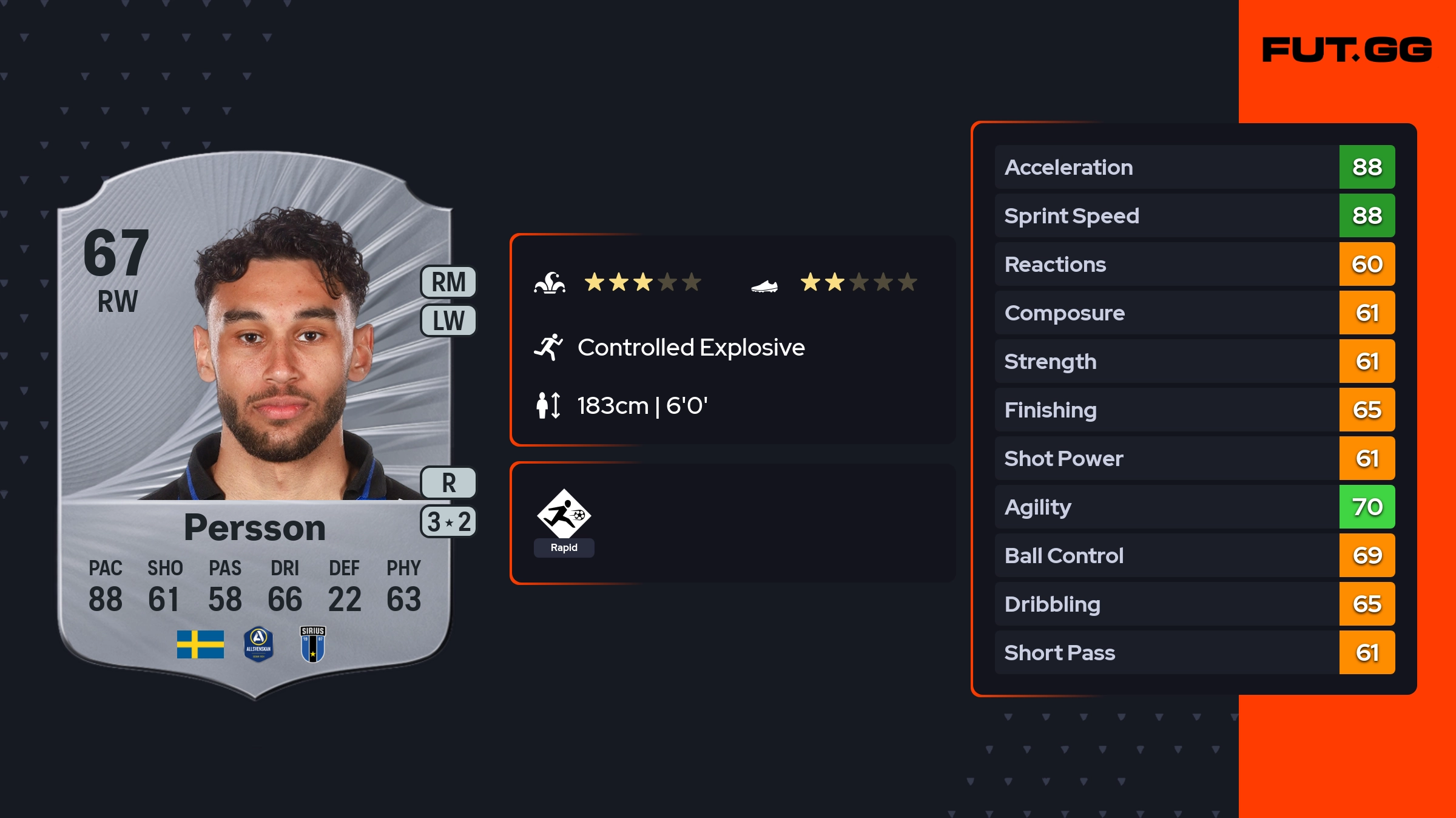The image size is (1456, 818).
Task: Select the Agility stat row
Action: pyautogui.click(x=1194, y=507)
